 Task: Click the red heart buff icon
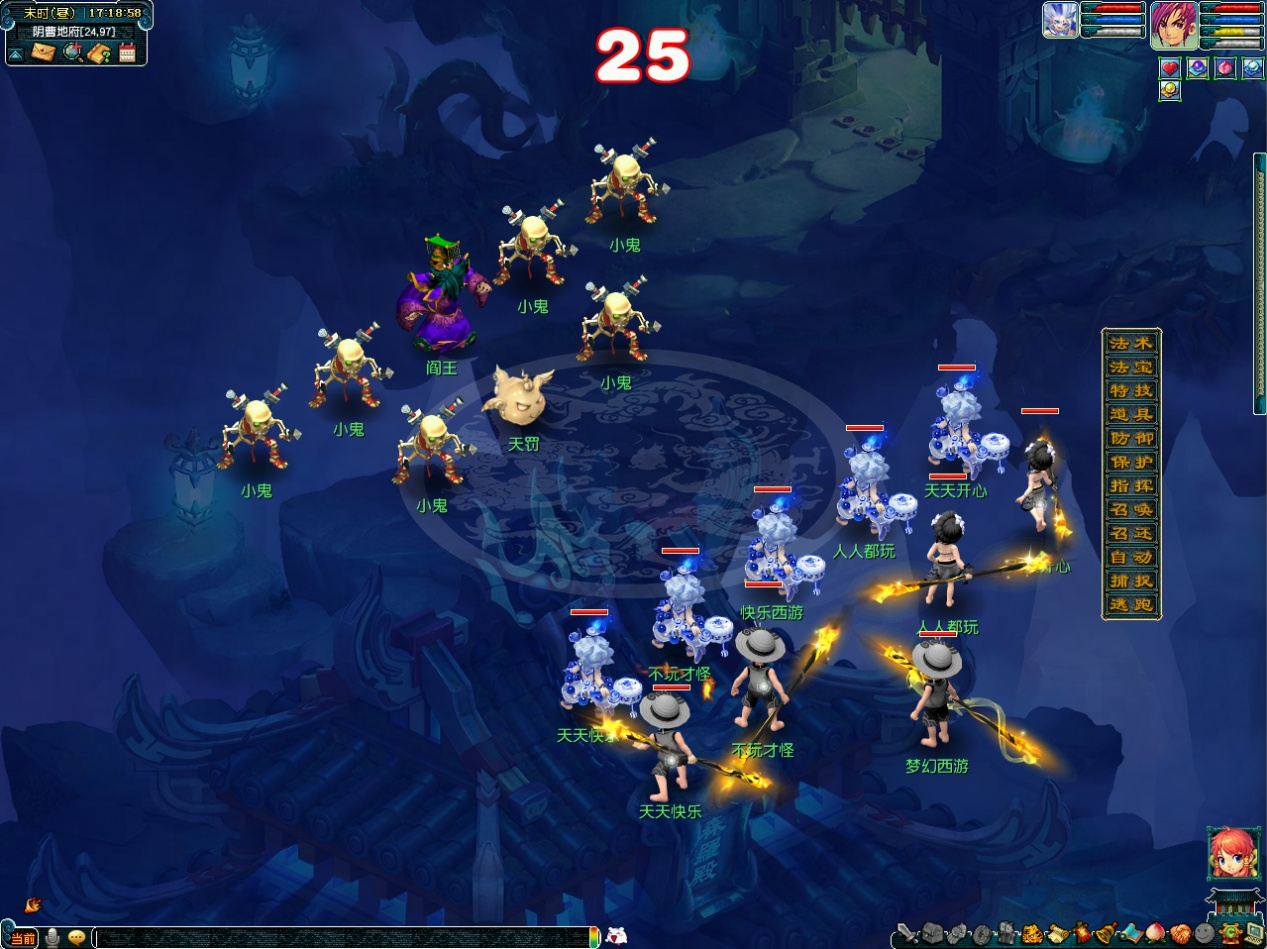point(1169,68)
